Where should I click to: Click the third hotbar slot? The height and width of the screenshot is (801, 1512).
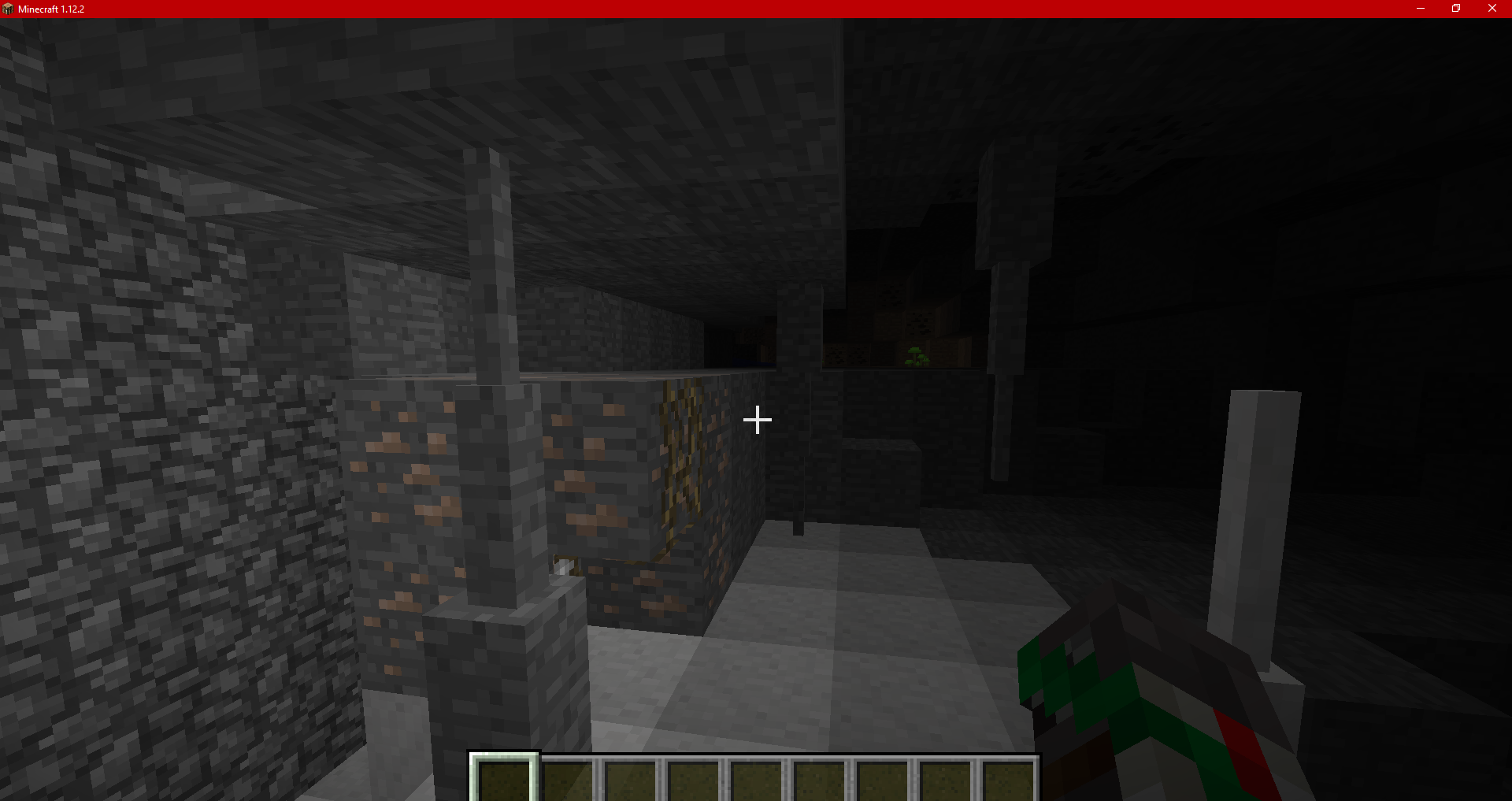tap(630, 780)
